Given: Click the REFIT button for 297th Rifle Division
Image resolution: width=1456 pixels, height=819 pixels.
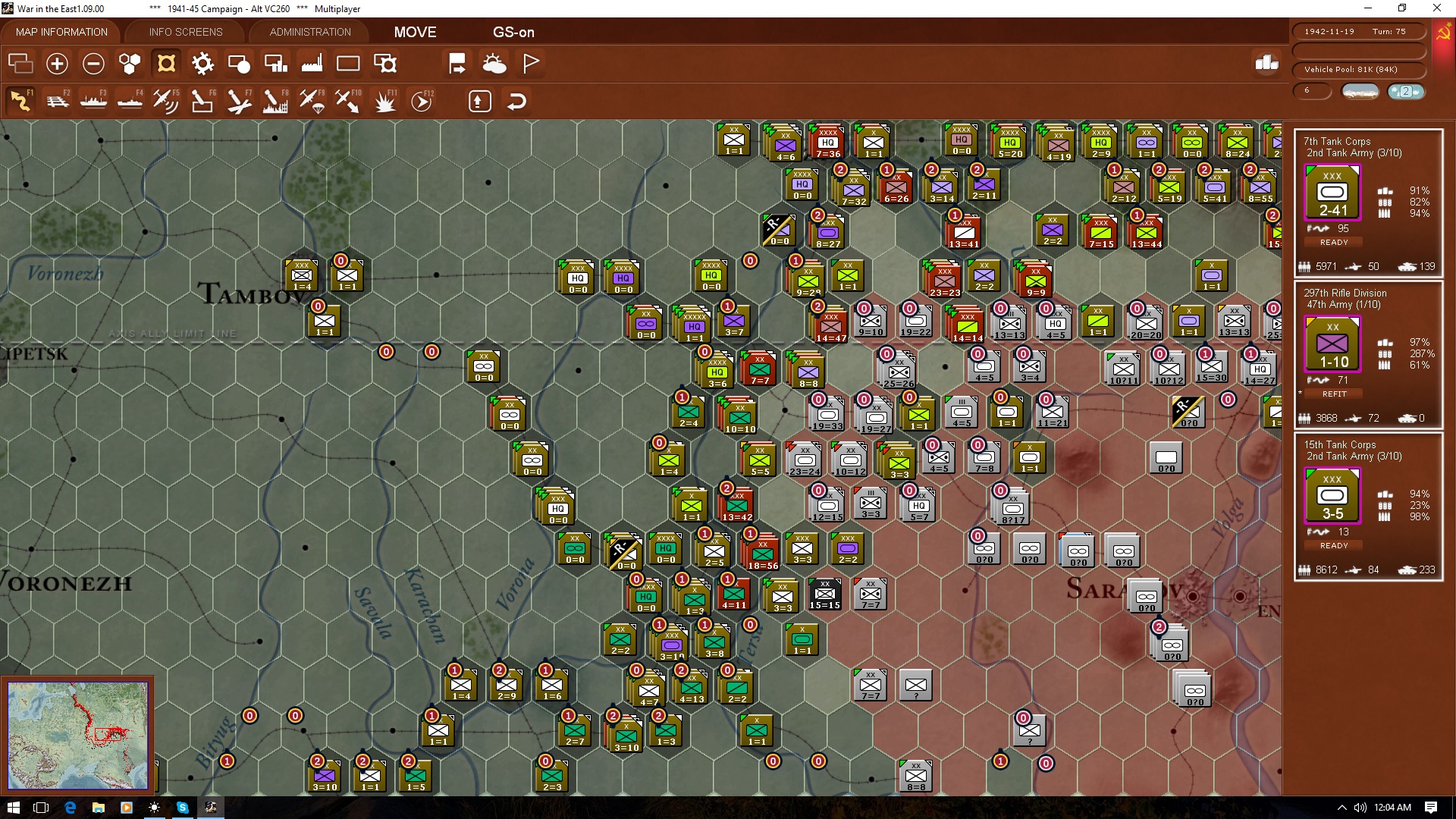Looking at the screenshot, I should (1333, 394).
